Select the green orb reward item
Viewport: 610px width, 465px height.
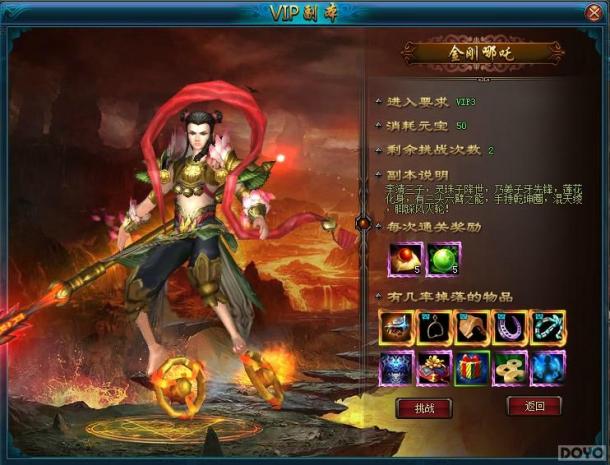(445, 261)
